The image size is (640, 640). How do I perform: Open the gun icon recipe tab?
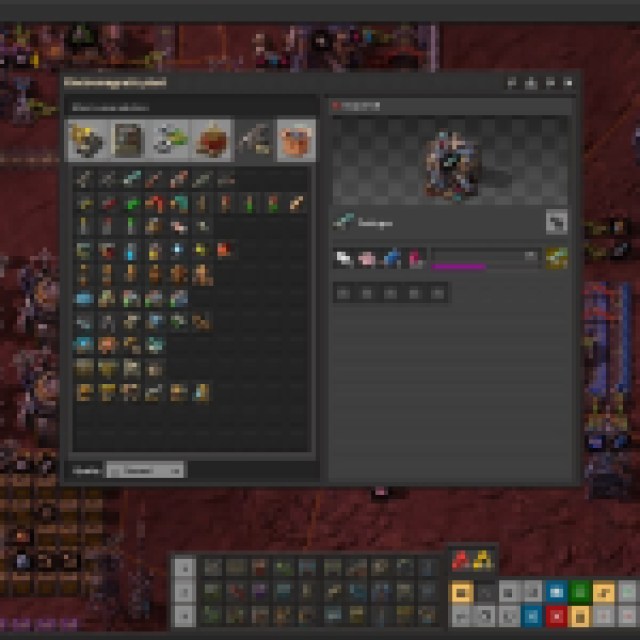(x=254, y=141)
